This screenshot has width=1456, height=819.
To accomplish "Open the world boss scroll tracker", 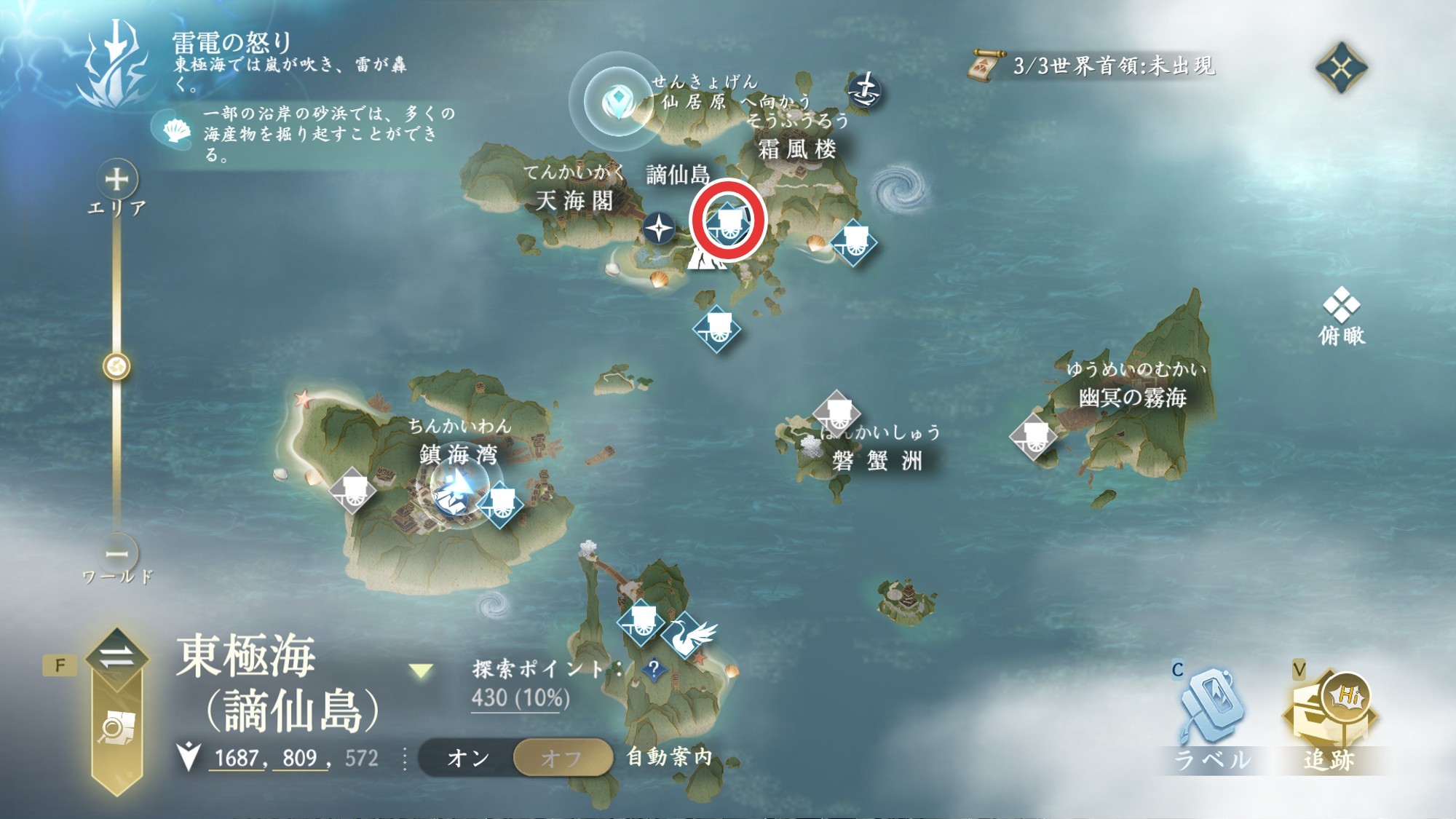I will click(985, 67).
